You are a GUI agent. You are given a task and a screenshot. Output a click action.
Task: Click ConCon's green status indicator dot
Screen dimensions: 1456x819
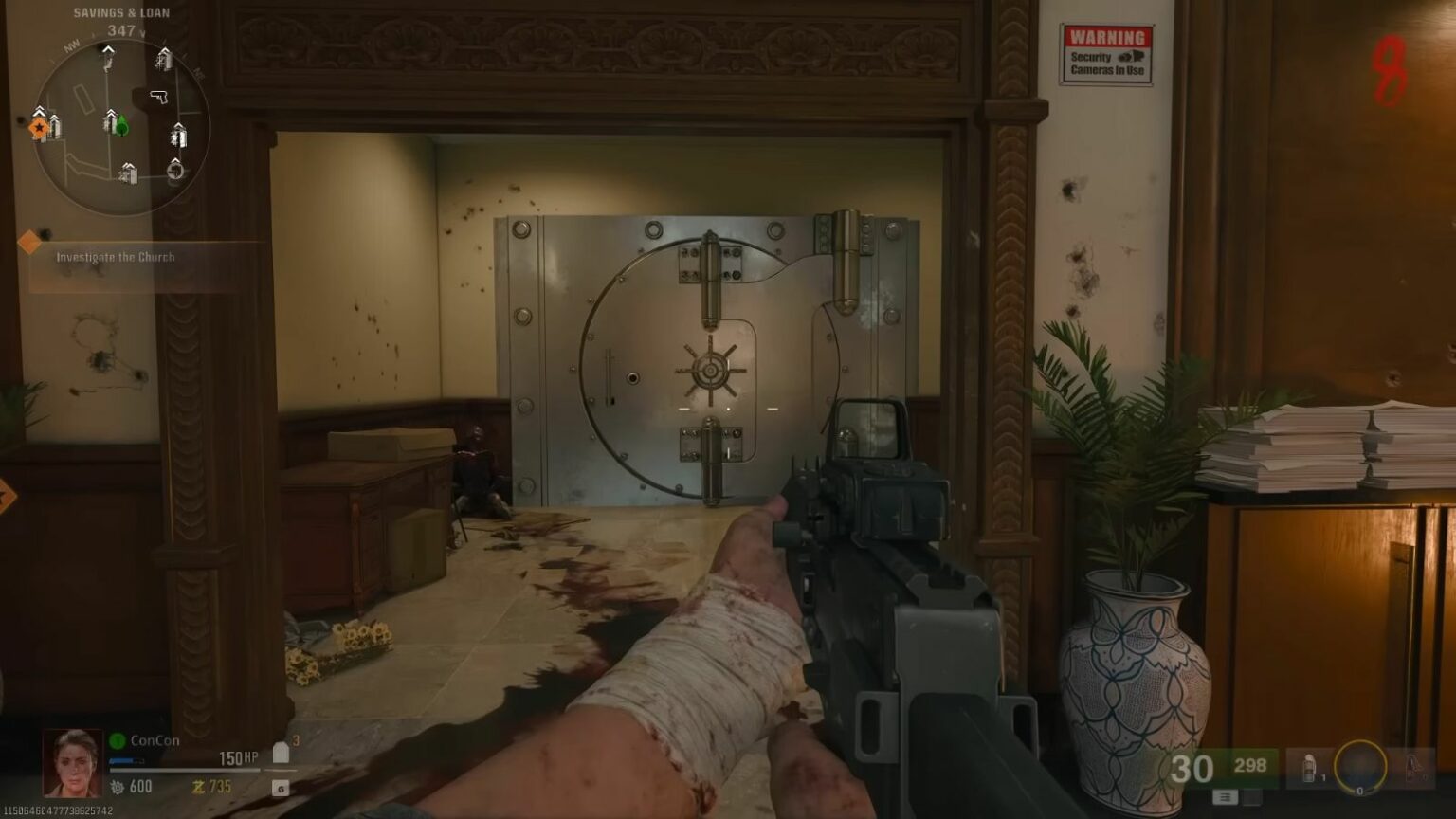pyautogui.click(x=116, y=740)
